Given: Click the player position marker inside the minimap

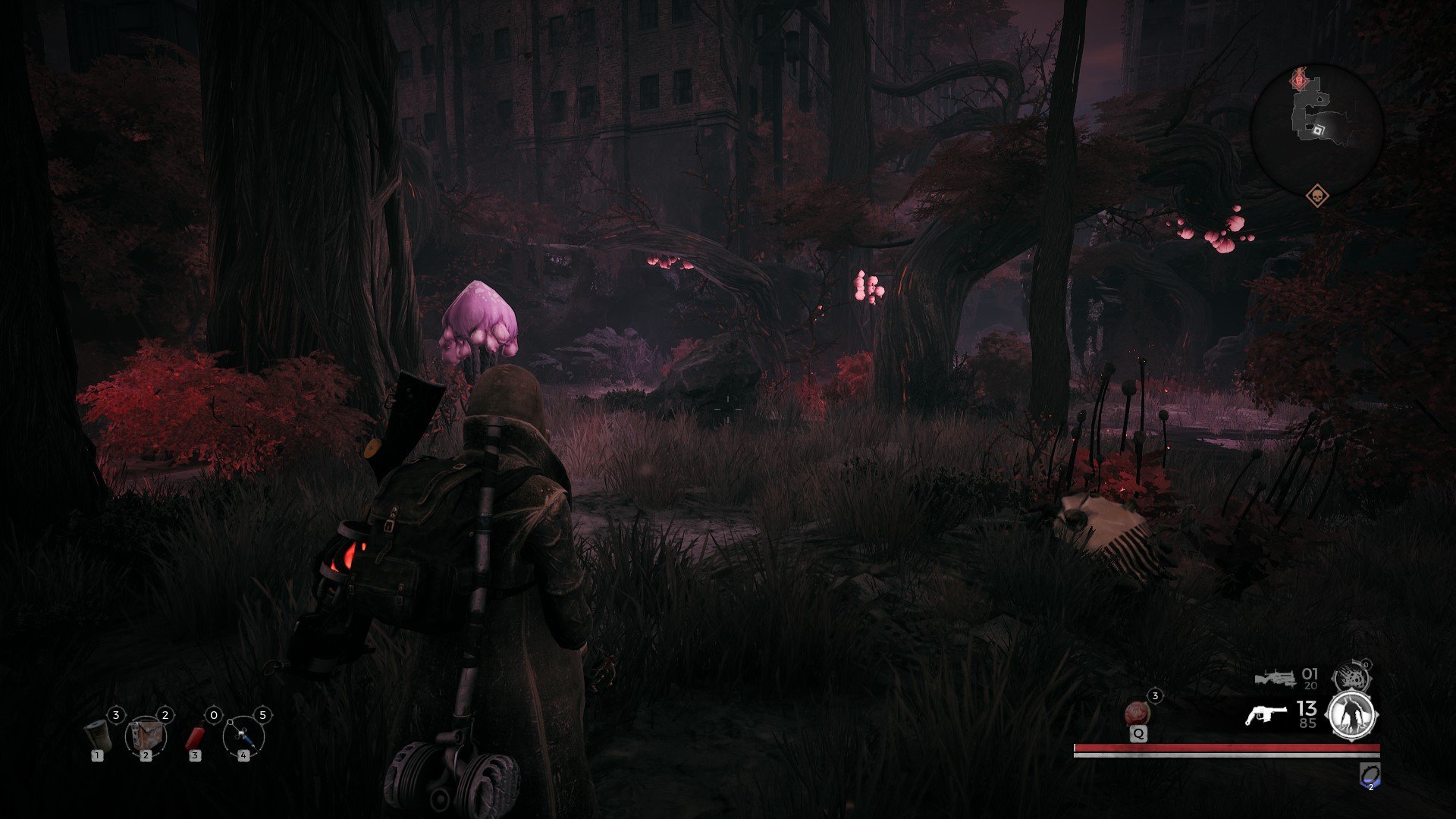Looking at the screenshot, I should (x=1319, y=130).
